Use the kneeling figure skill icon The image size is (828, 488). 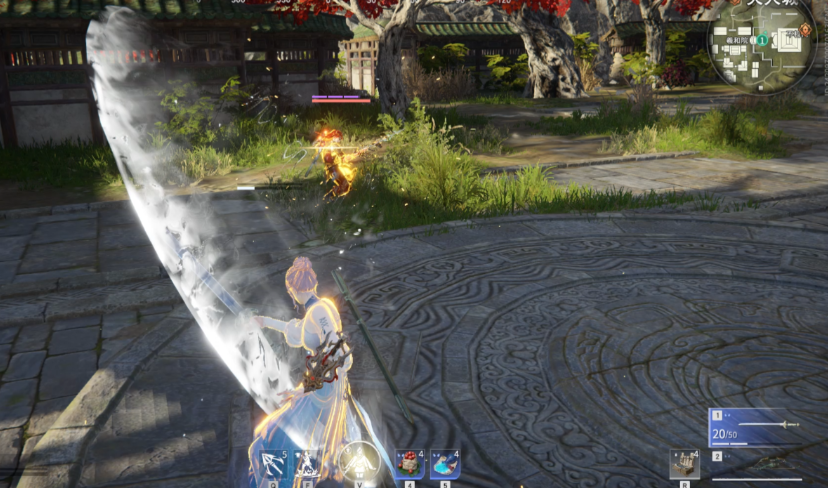(307, 463)
